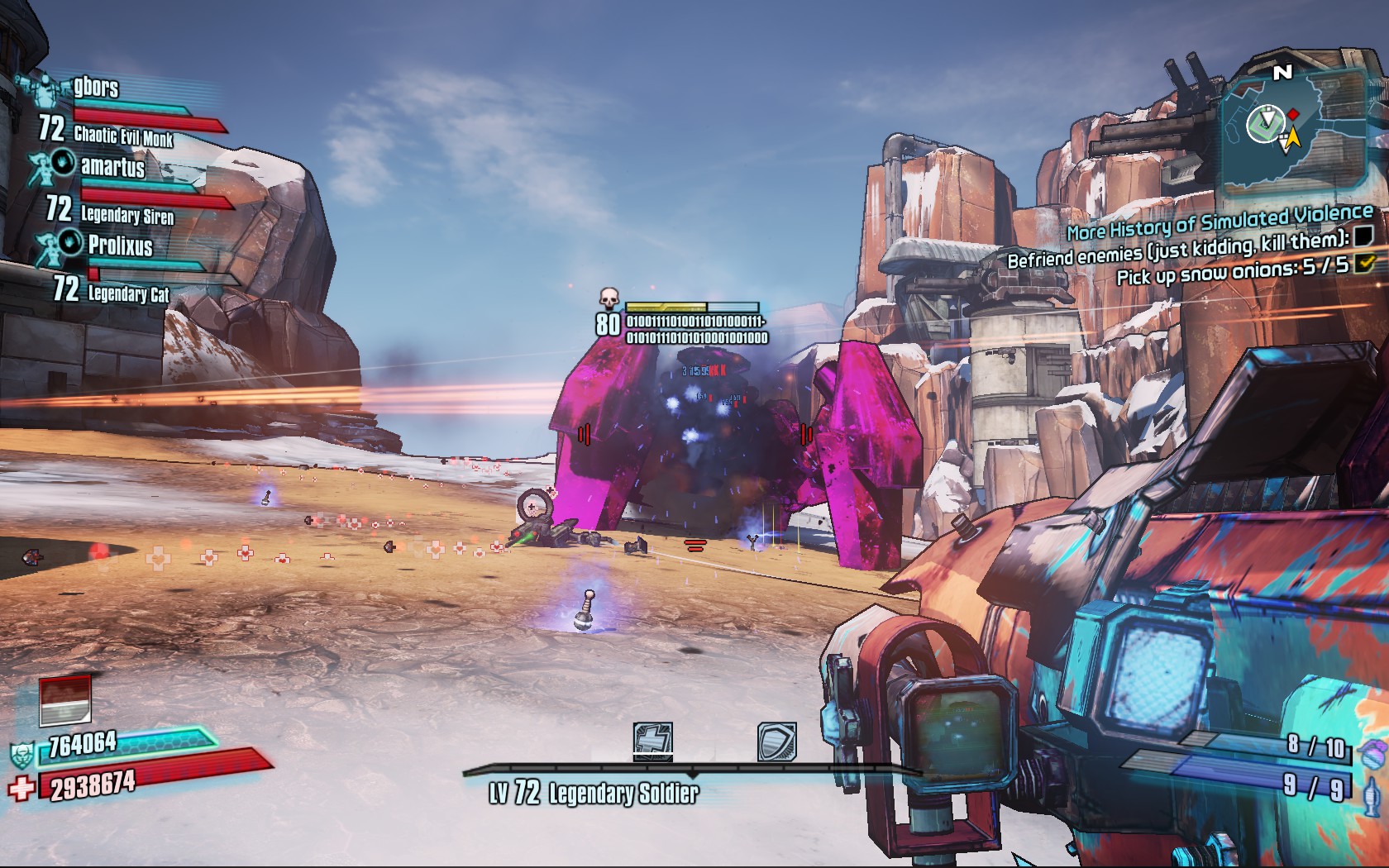The width and height of the screenshot is (1389, 868).
Task: Click the cross-marked skill cooldown icon
Action: (653, 740)
